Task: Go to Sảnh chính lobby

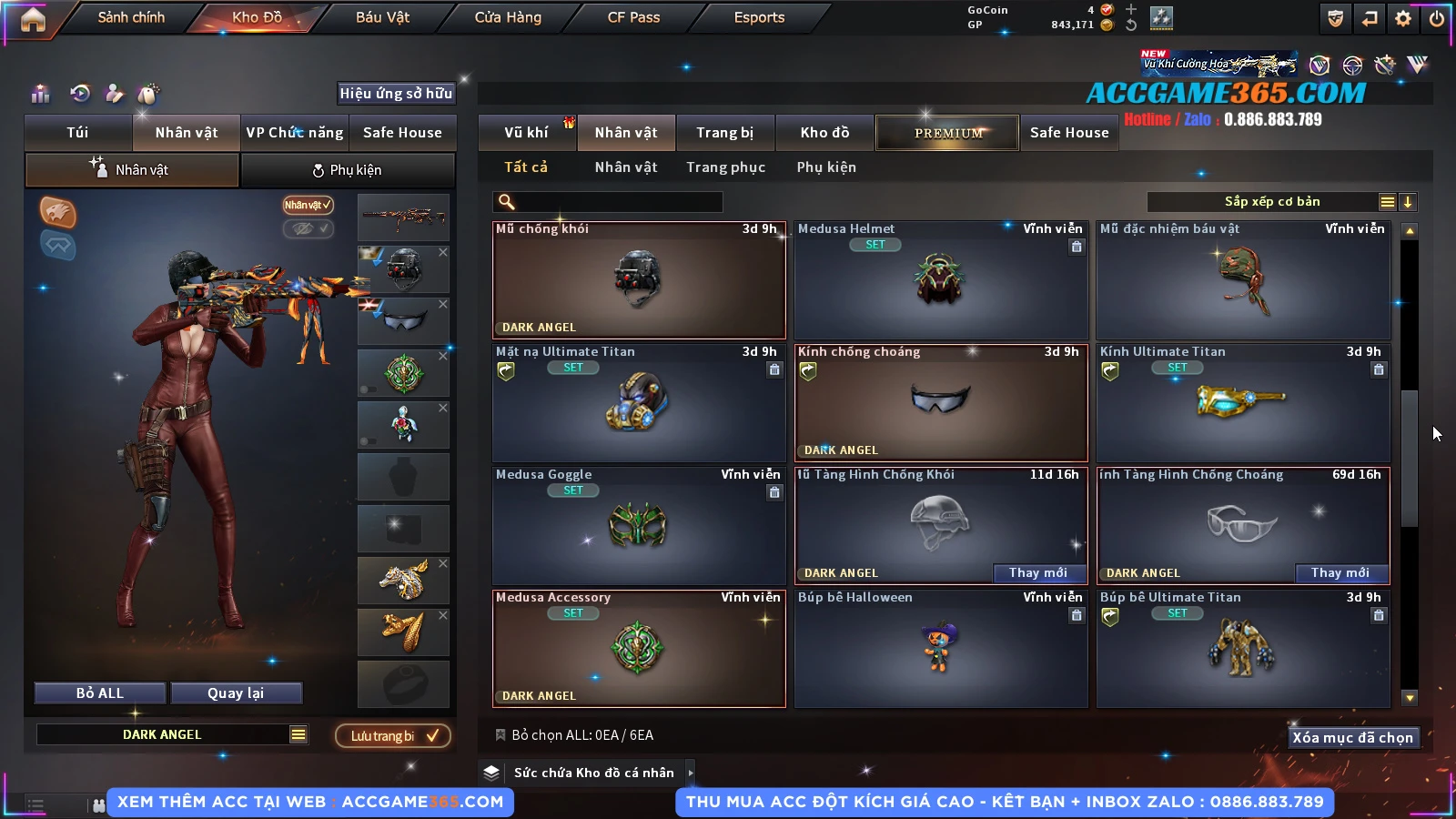Action: pos(131,17)
